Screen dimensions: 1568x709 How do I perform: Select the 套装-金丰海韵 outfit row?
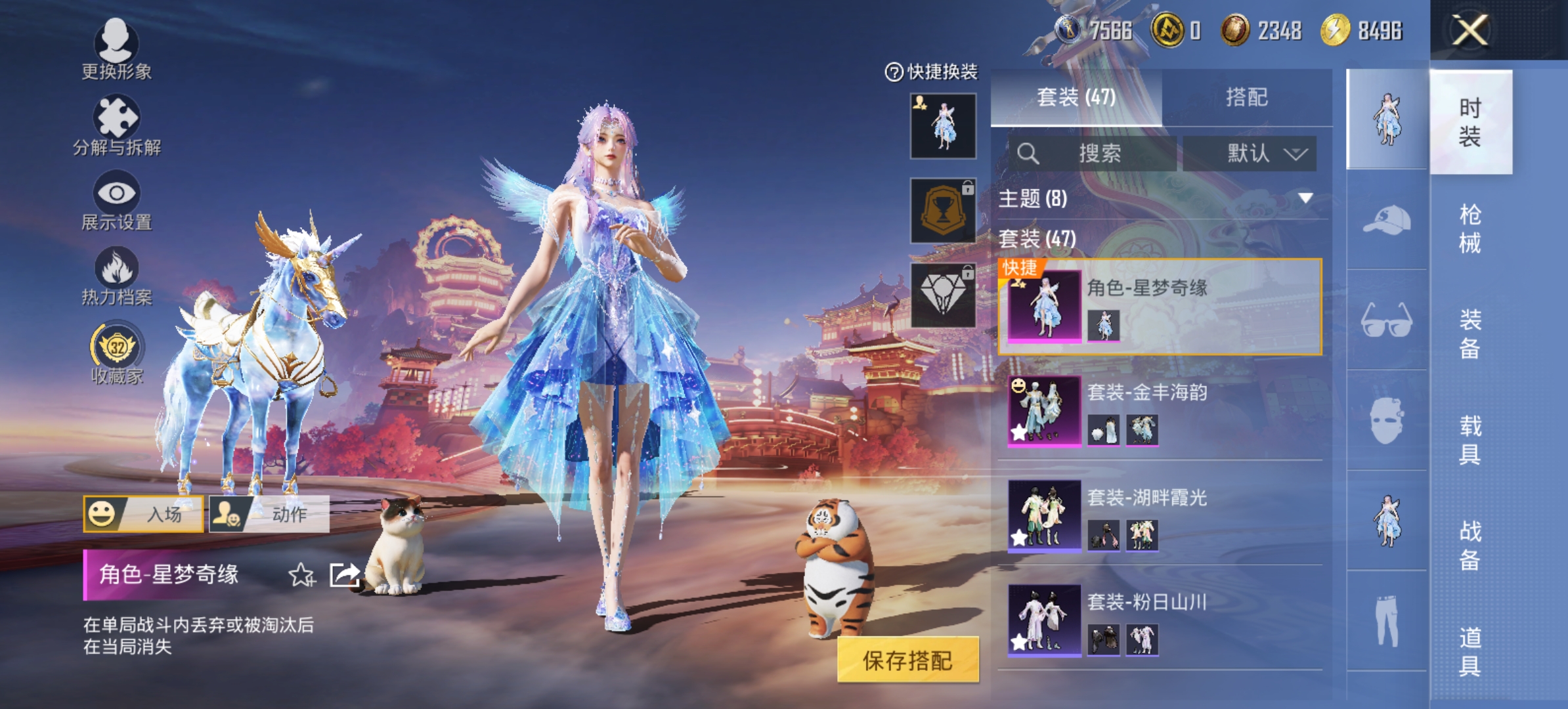point(1160,410)
